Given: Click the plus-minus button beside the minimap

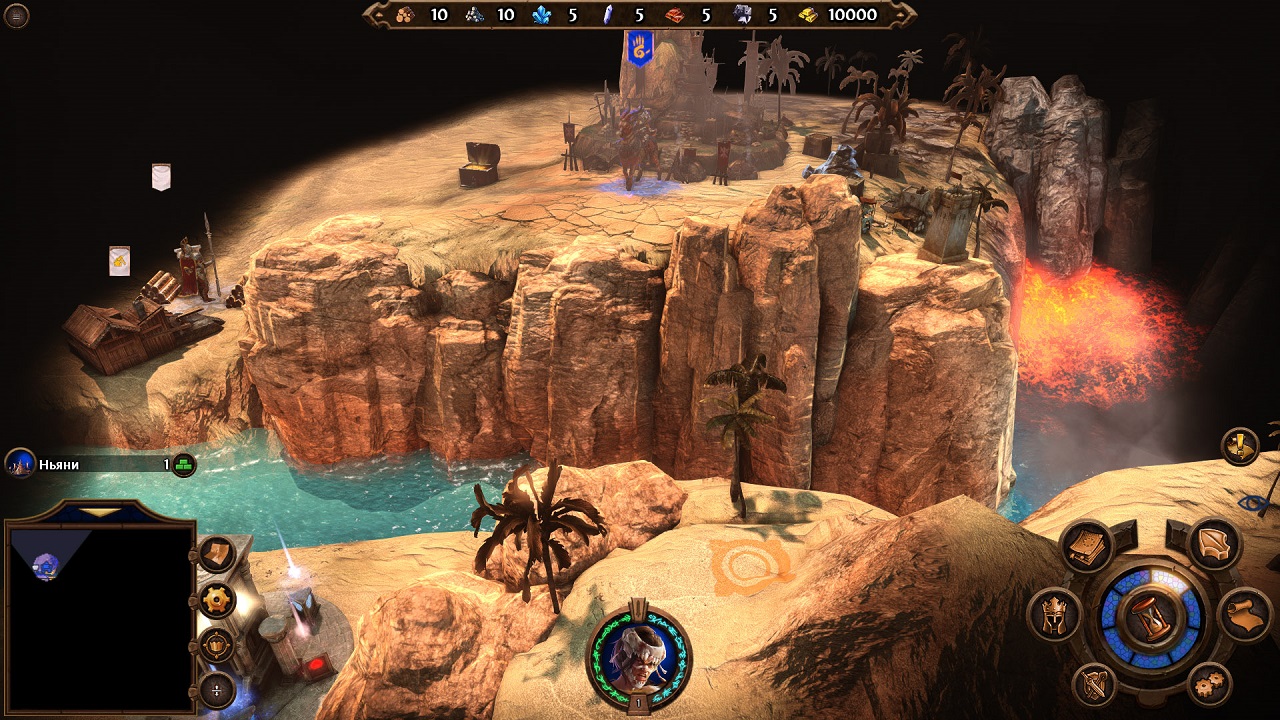Looking at the screenshot, I should (x=217, y=690).
